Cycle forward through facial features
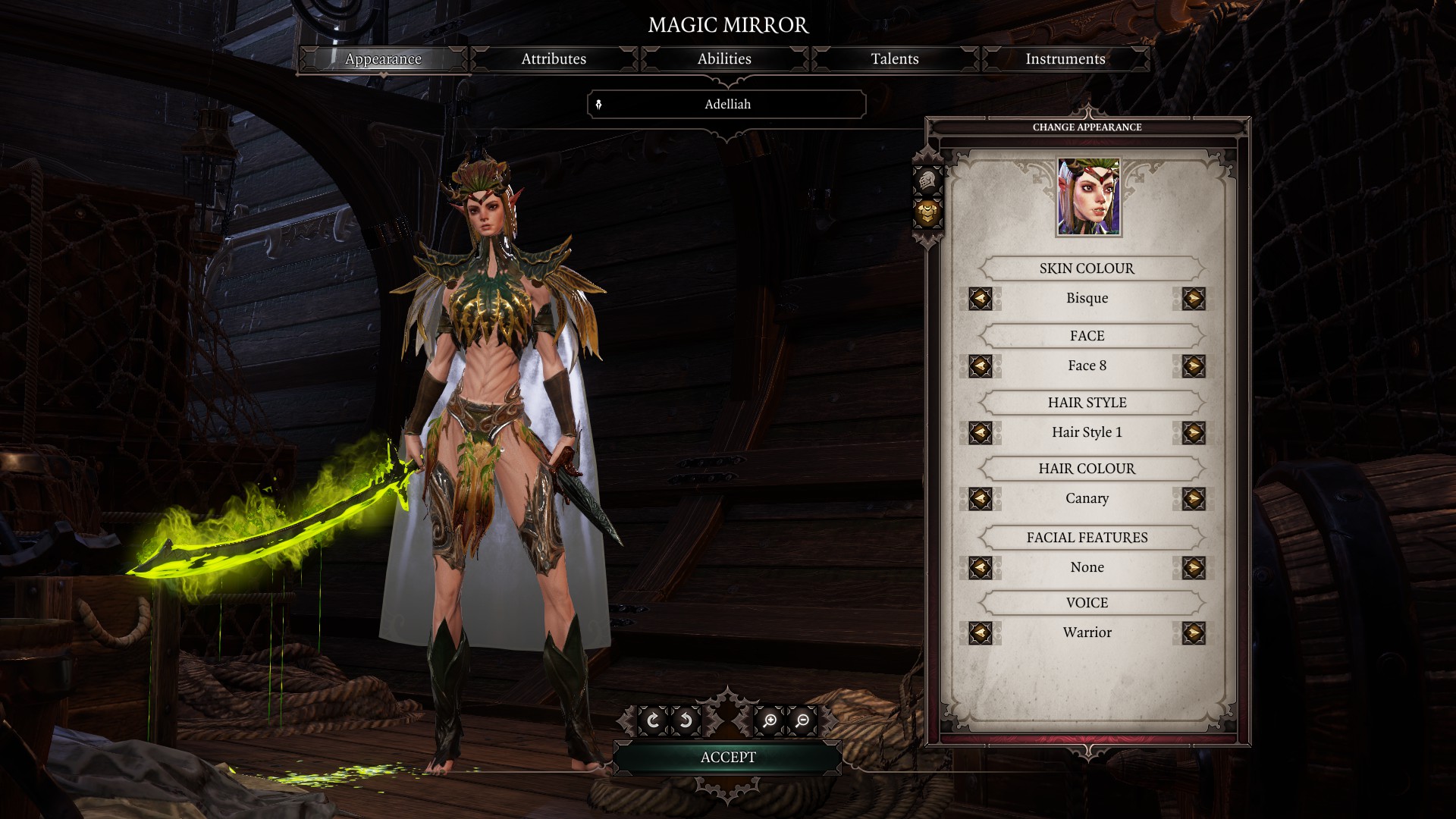1456x819 pixels. (1193, 567)
